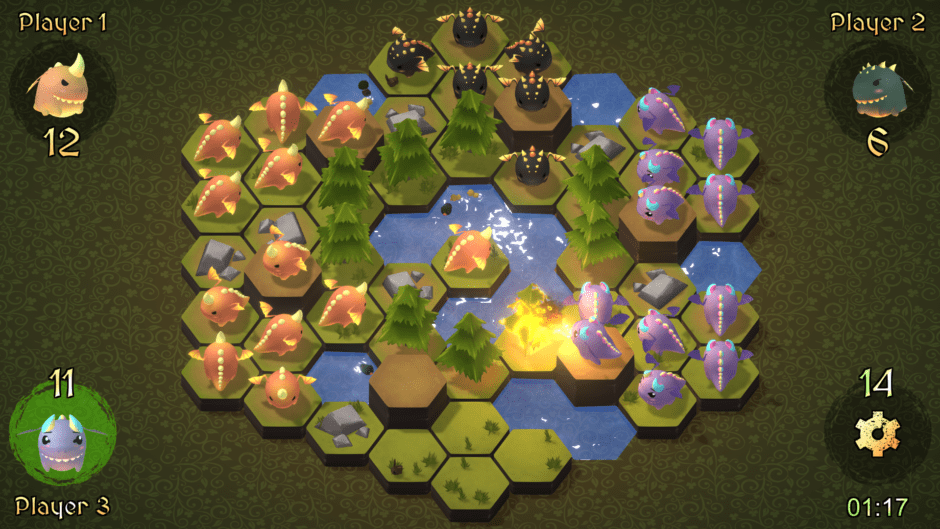The height and width of the screenshot is (529, 940).
Task: Click Player 1's orange dragon portrait
Action: pos(62,87)
